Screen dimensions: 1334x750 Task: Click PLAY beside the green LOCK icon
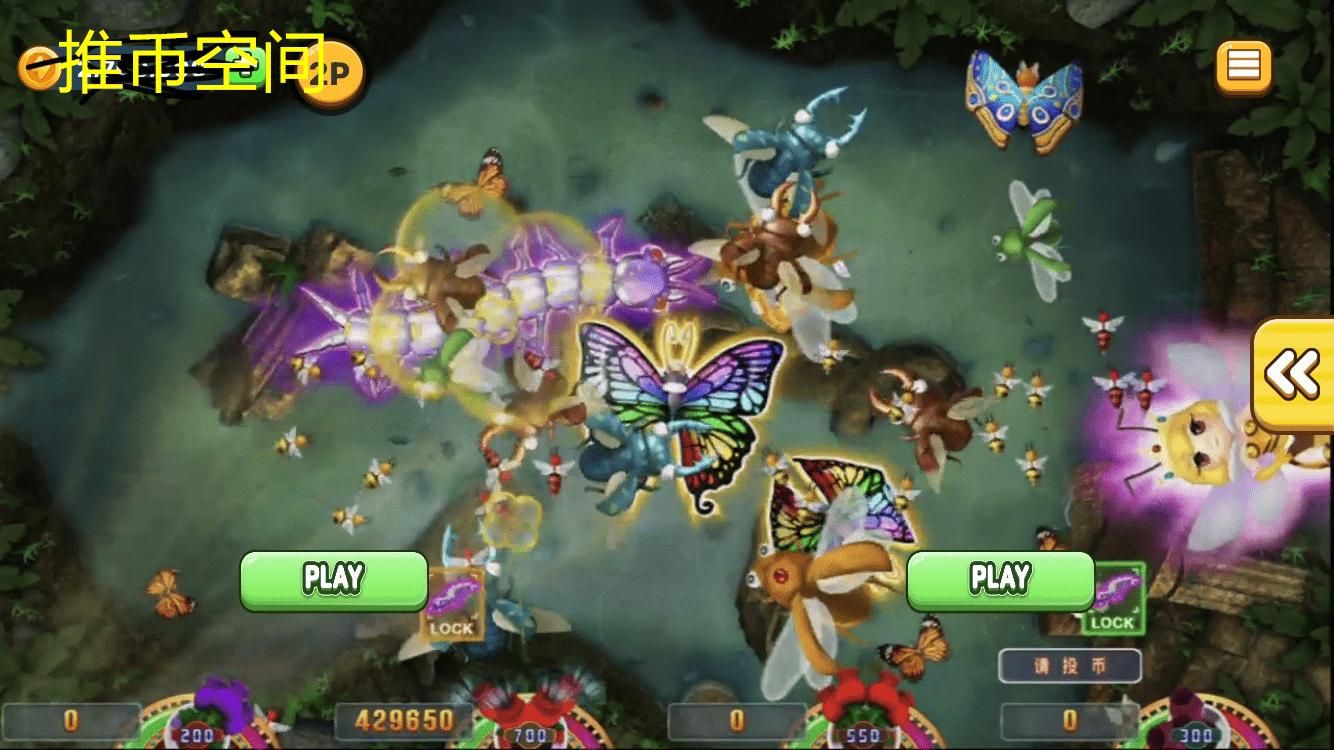(1000, 579)
